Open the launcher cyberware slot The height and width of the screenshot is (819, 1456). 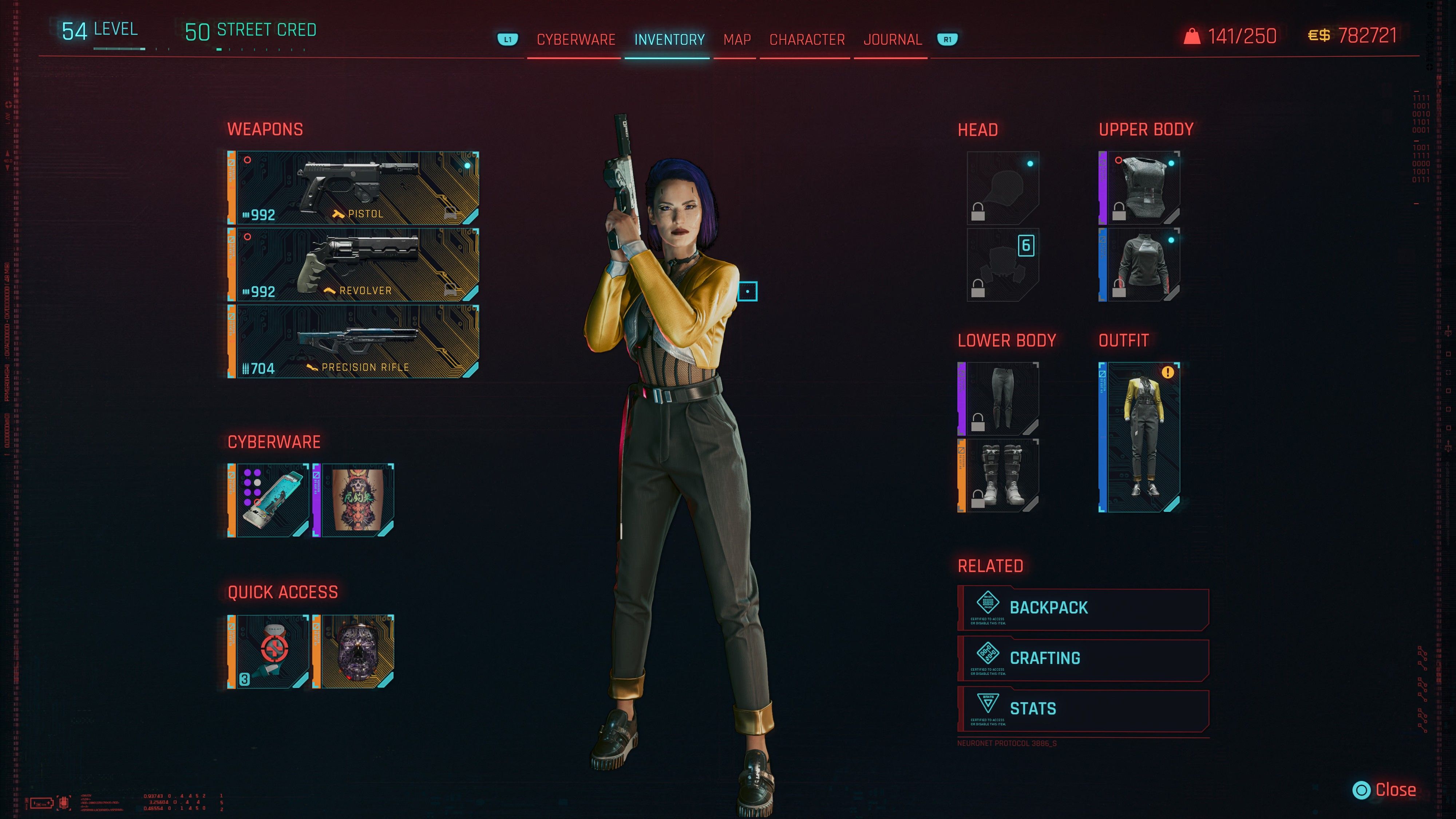269,500
